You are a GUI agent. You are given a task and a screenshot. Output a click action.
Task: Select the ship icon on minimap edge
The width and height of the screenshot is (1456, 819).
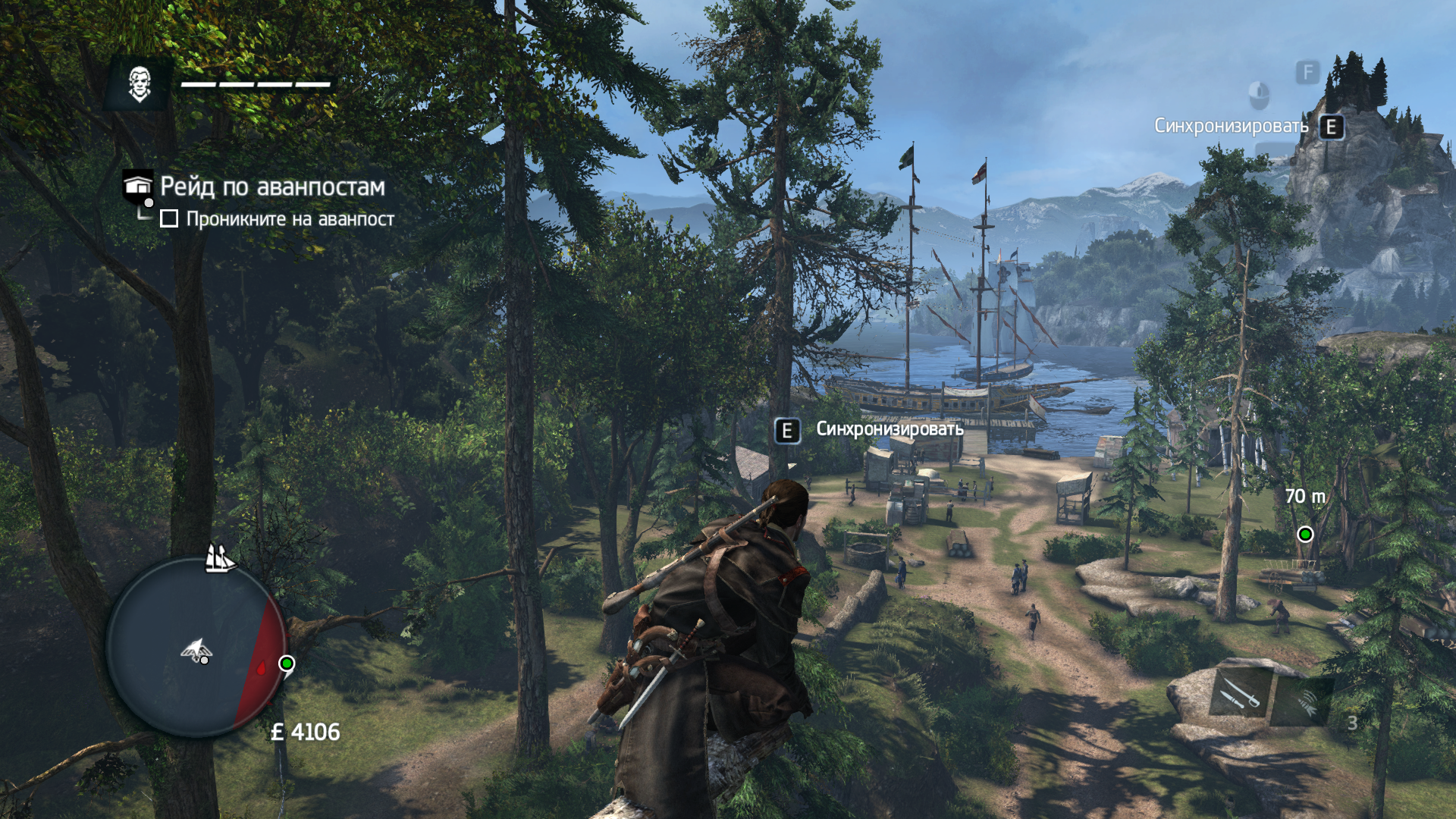tap(219, 559)
